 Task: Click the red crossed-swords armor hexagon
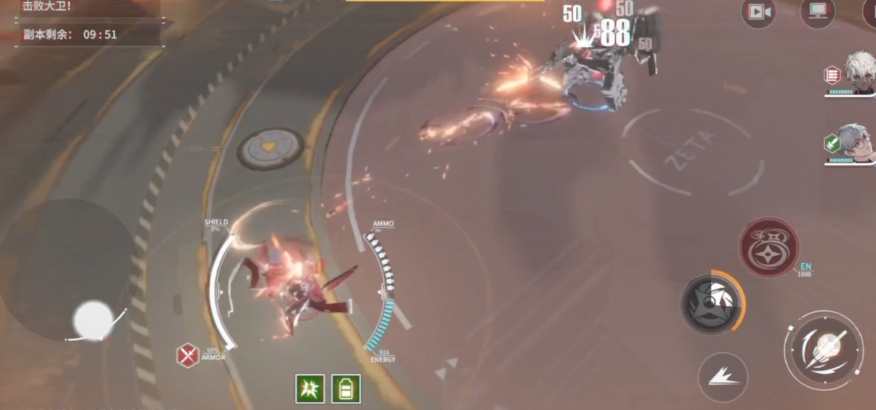186,353
